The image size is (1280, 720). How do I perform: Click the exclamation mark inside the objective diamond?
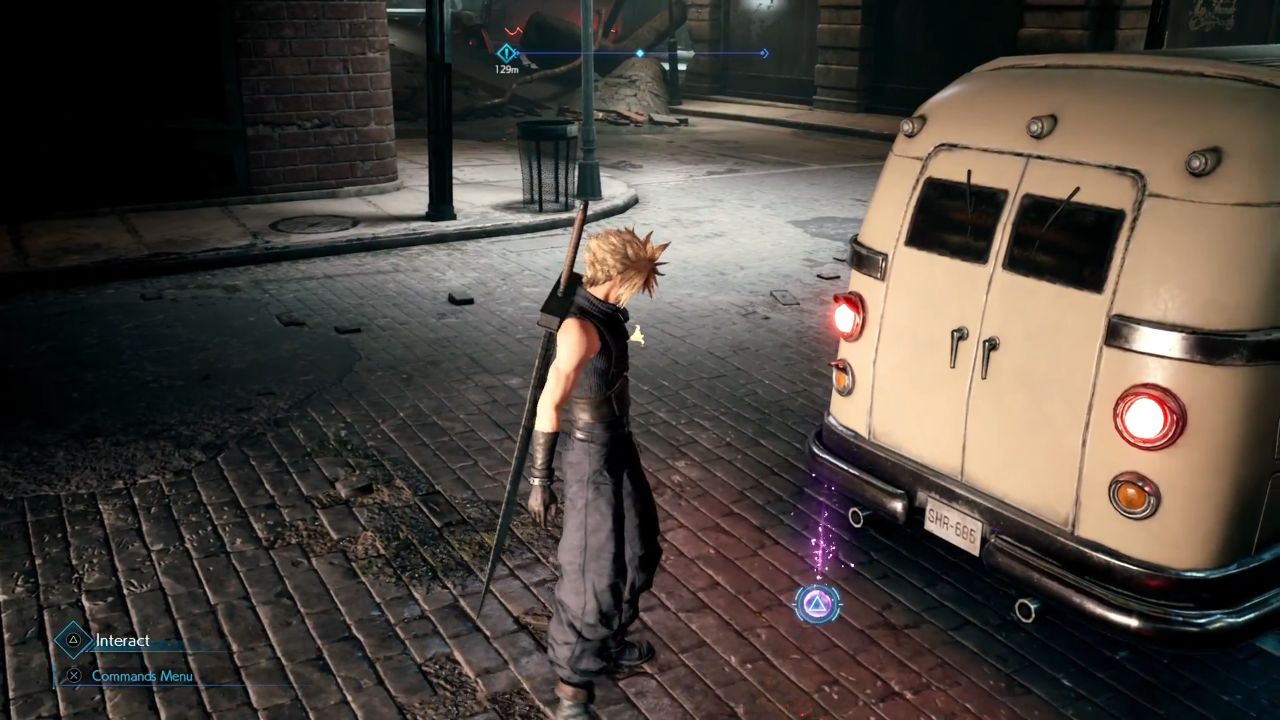point(508,54)
